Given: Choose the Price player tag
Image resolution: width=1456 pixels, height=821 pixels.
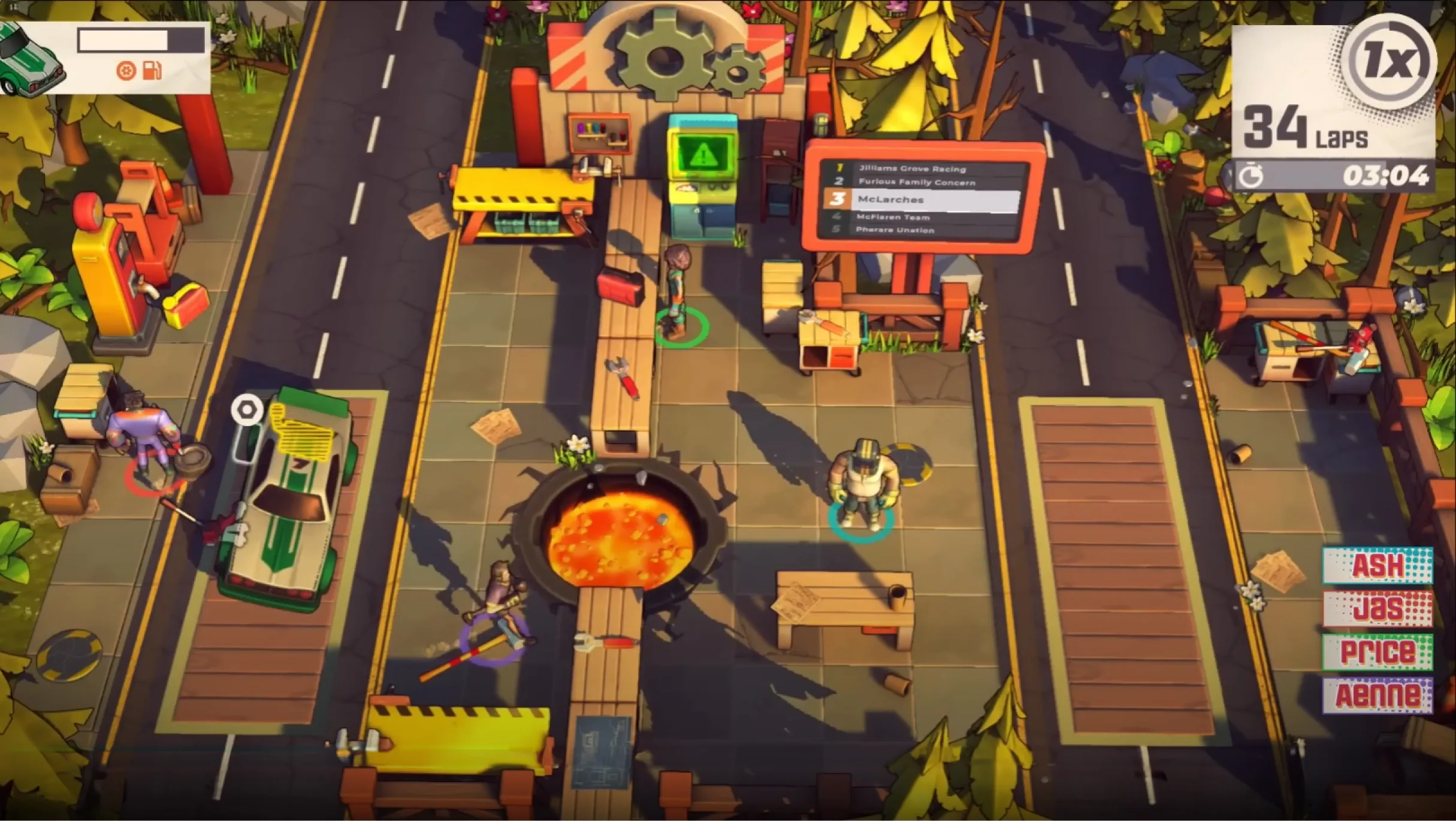Looking at the screenshot, I should pos(1377,652).
